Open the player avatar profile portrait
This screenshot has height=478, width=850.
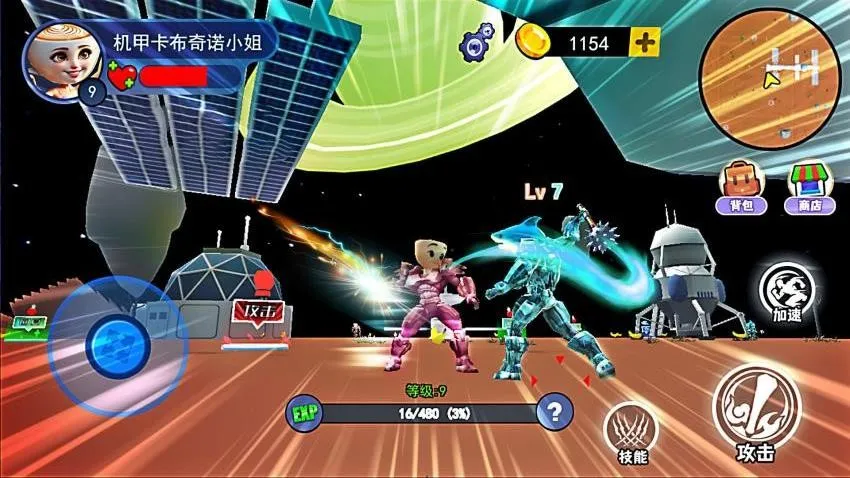(x=57, y=58)
